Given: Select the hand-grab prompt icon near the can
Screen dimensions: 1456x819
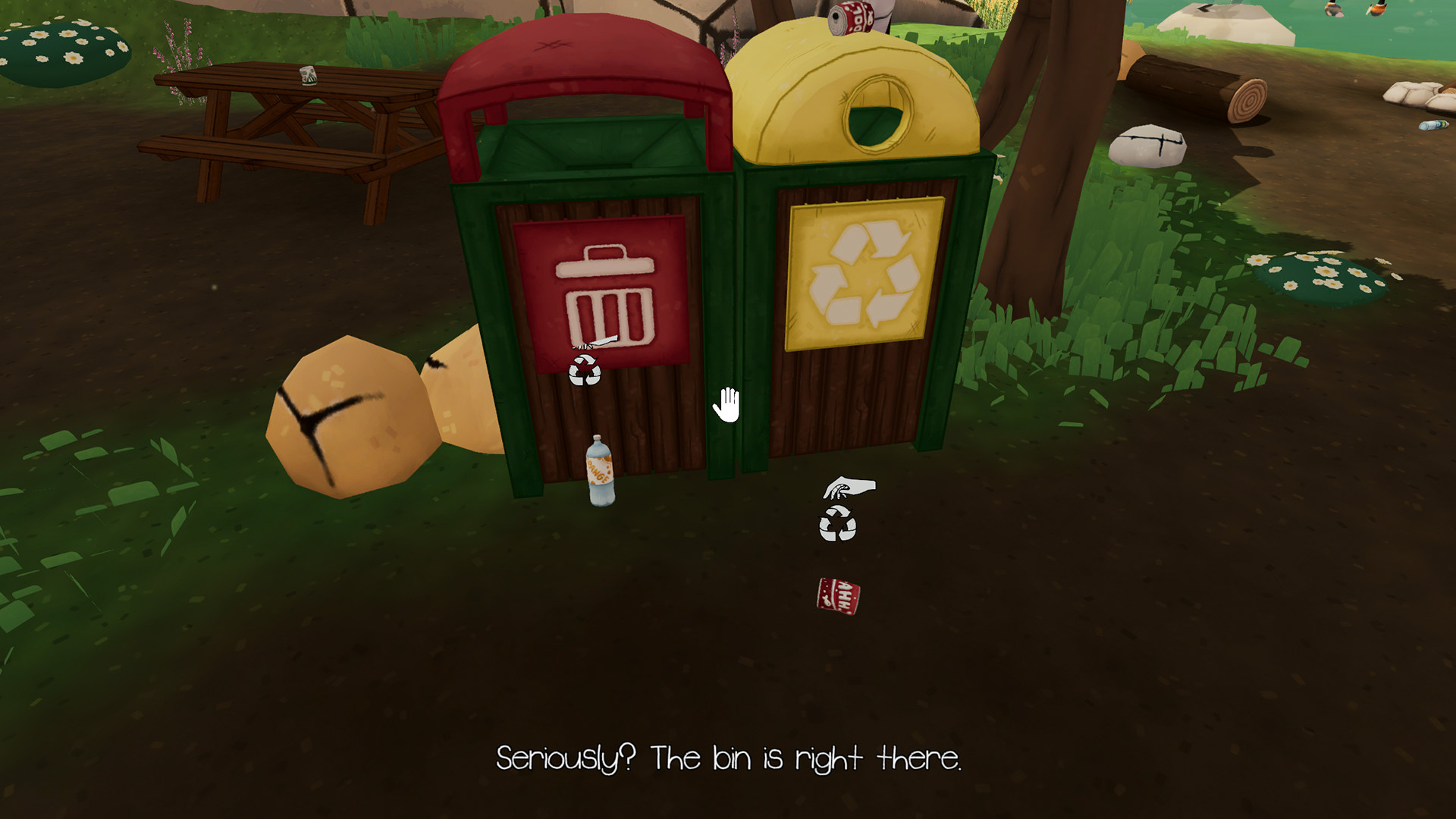Looking at the screenshot, I should pos(849,486).
